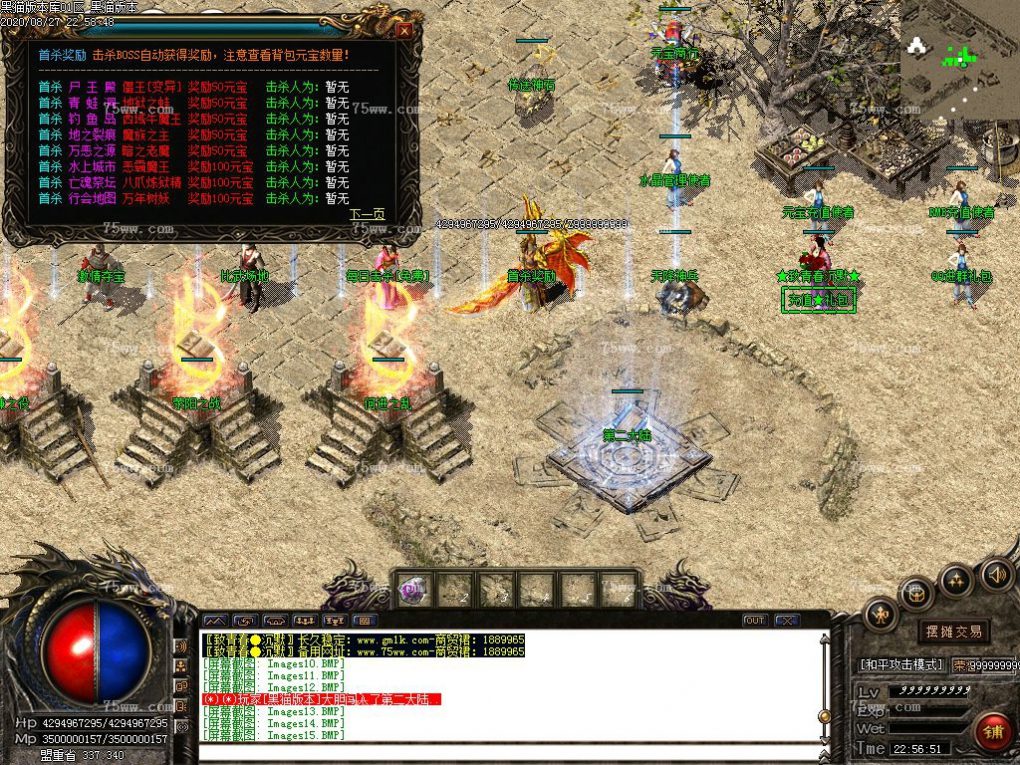Open the bag box round icon

pos(915,593)
